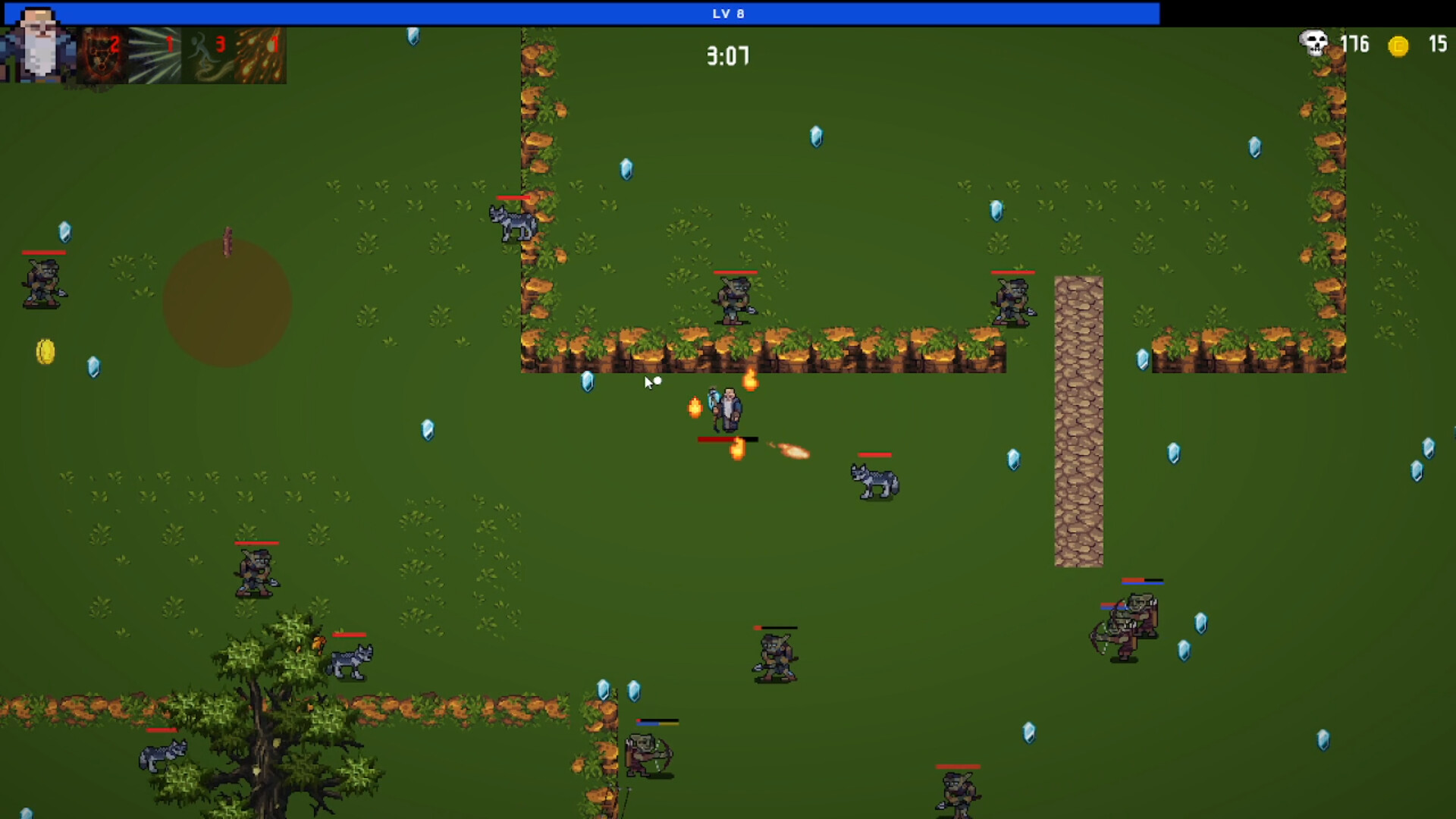Click the match timer at top center
Viewport: 1456px width, 819px height.
pyautogui.click(x=727, y=55)
